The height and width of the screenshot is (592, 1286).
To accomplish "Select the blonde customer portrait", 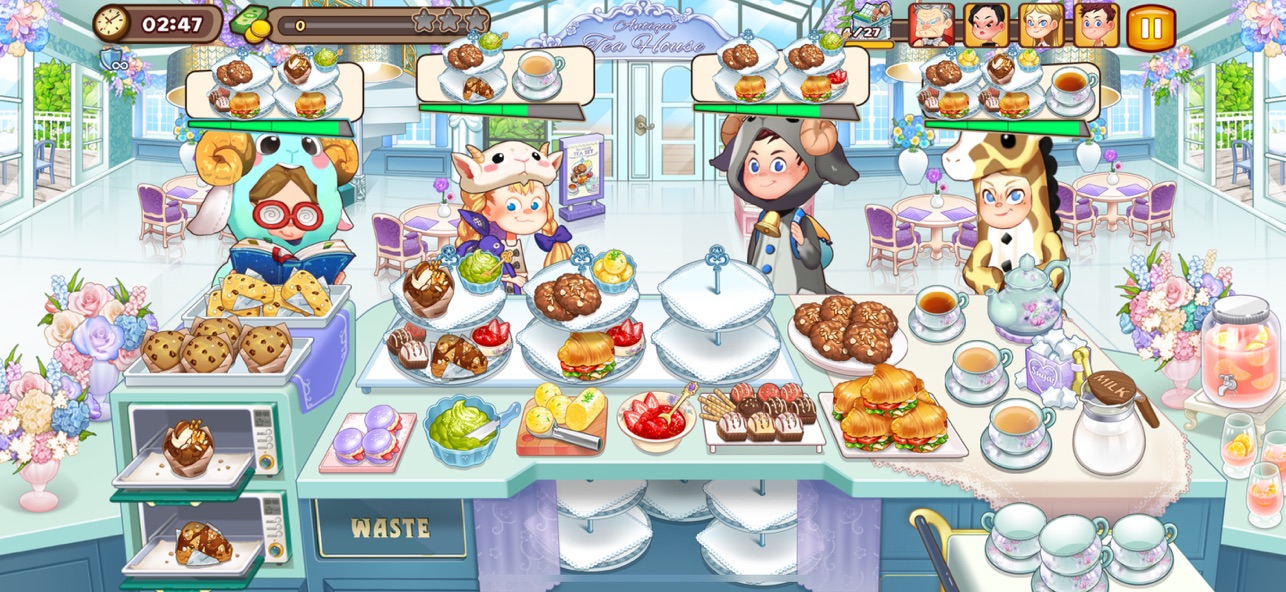I will coord(1040,25).
